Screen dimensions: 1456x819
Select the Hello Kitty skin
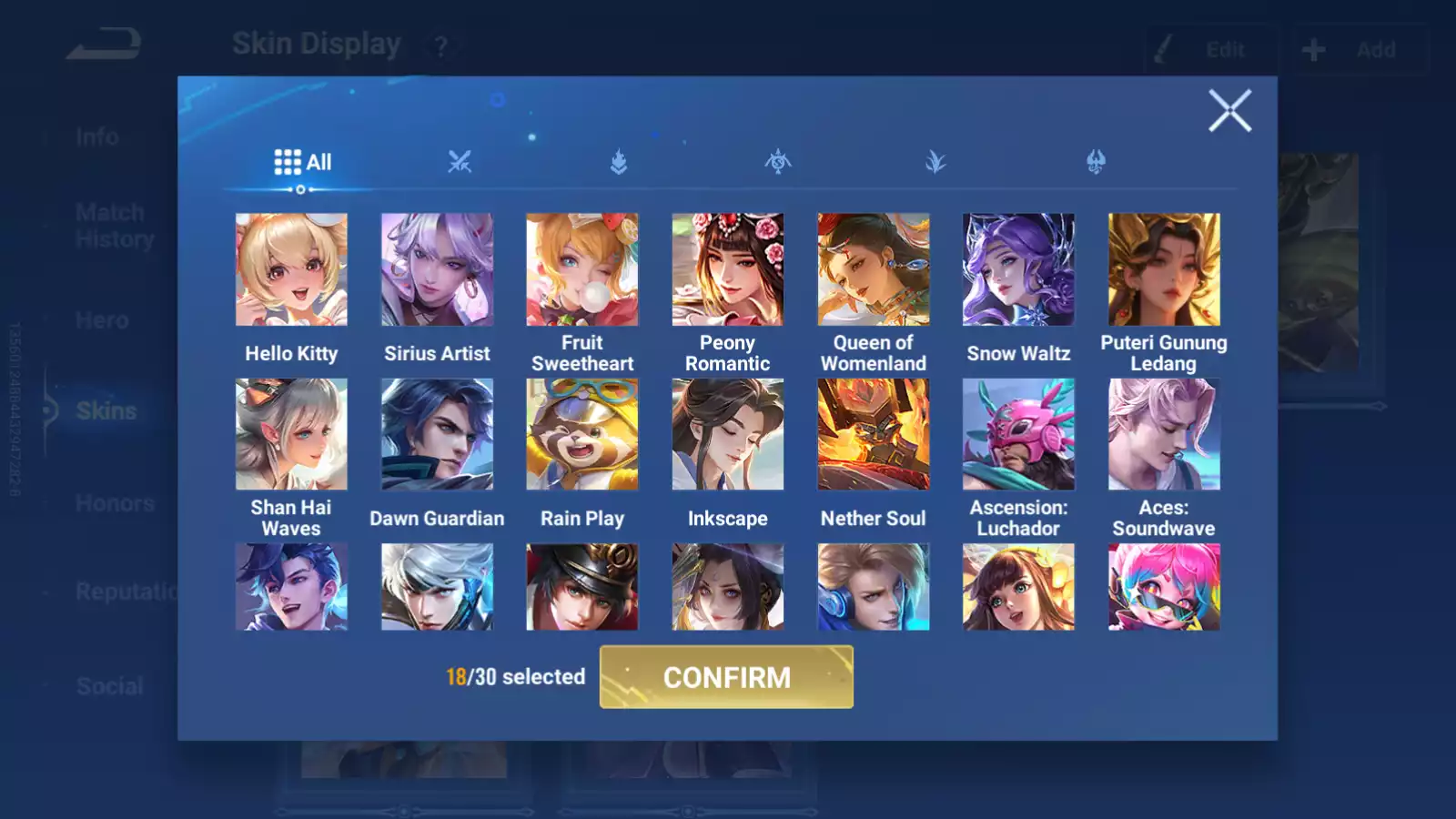(291, 269)
